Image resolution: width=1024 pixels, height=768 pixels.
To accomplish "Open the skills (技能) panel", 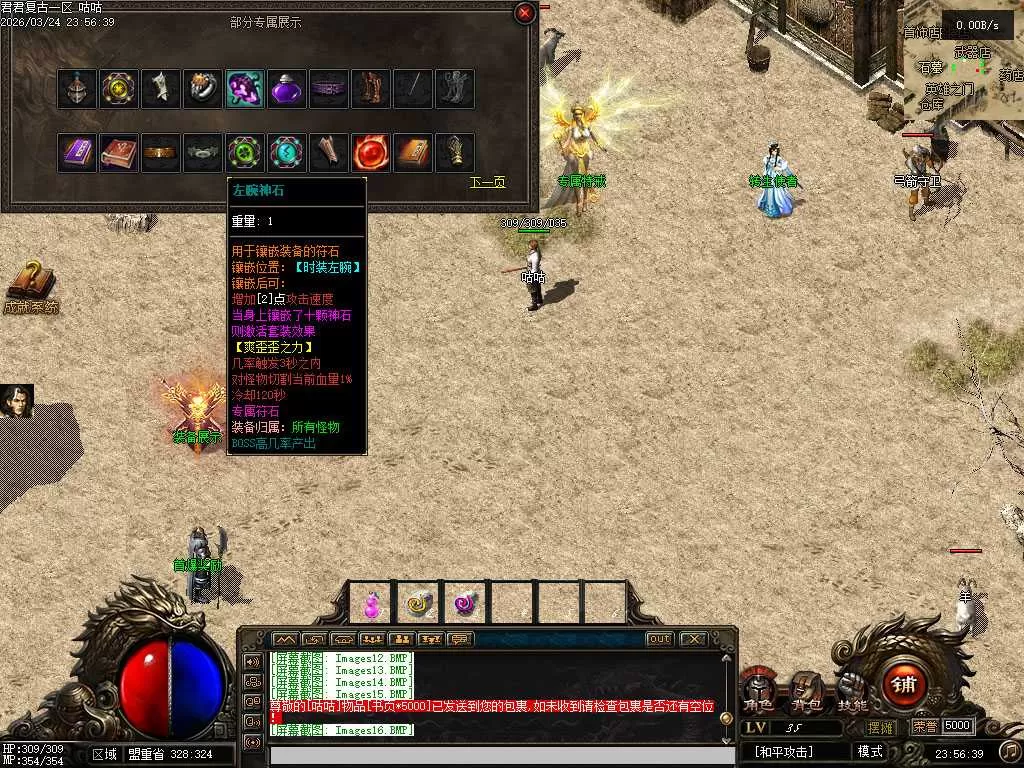I will [x=852, y=692].
